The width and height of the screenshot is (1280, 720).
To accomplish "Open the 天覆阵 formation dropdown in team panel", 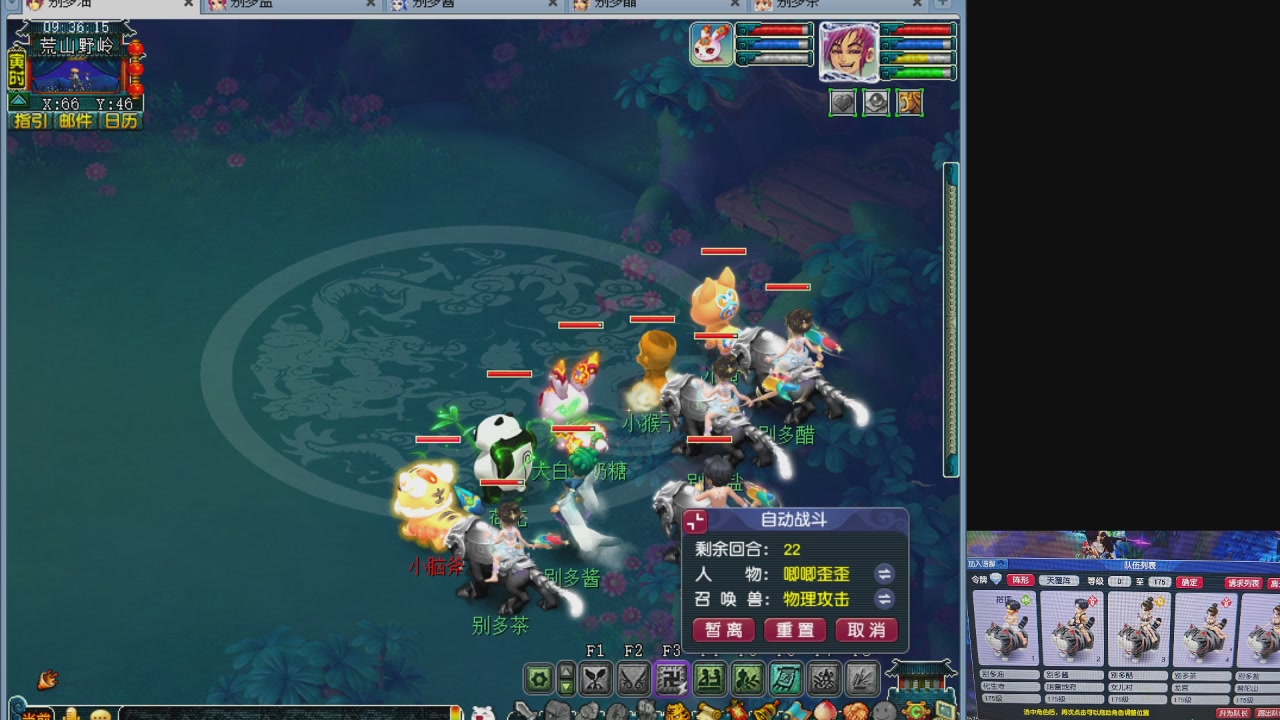I will [1058, 581].
